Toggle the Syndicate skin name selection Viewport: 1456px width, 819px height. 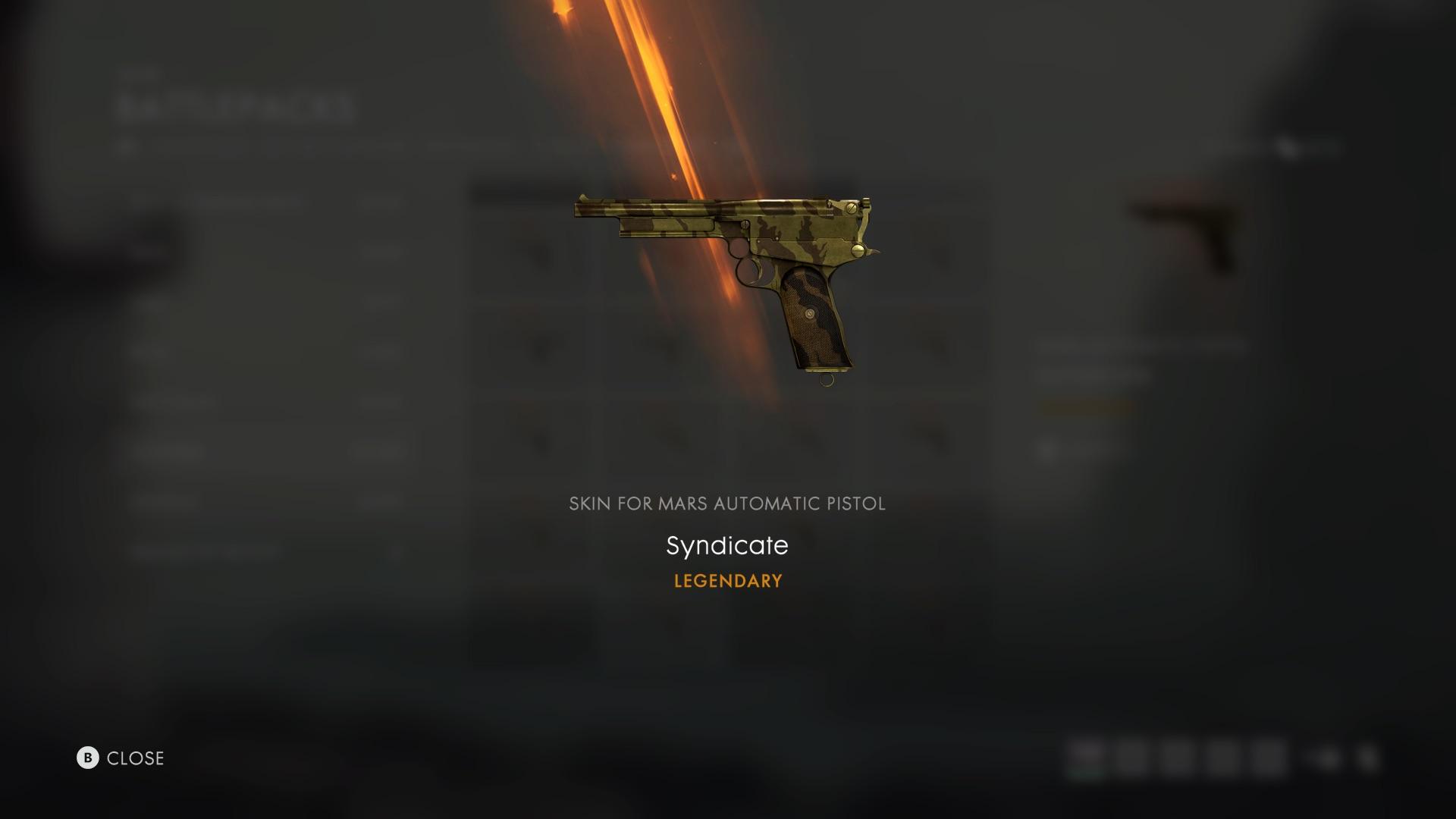pos(727,545)
